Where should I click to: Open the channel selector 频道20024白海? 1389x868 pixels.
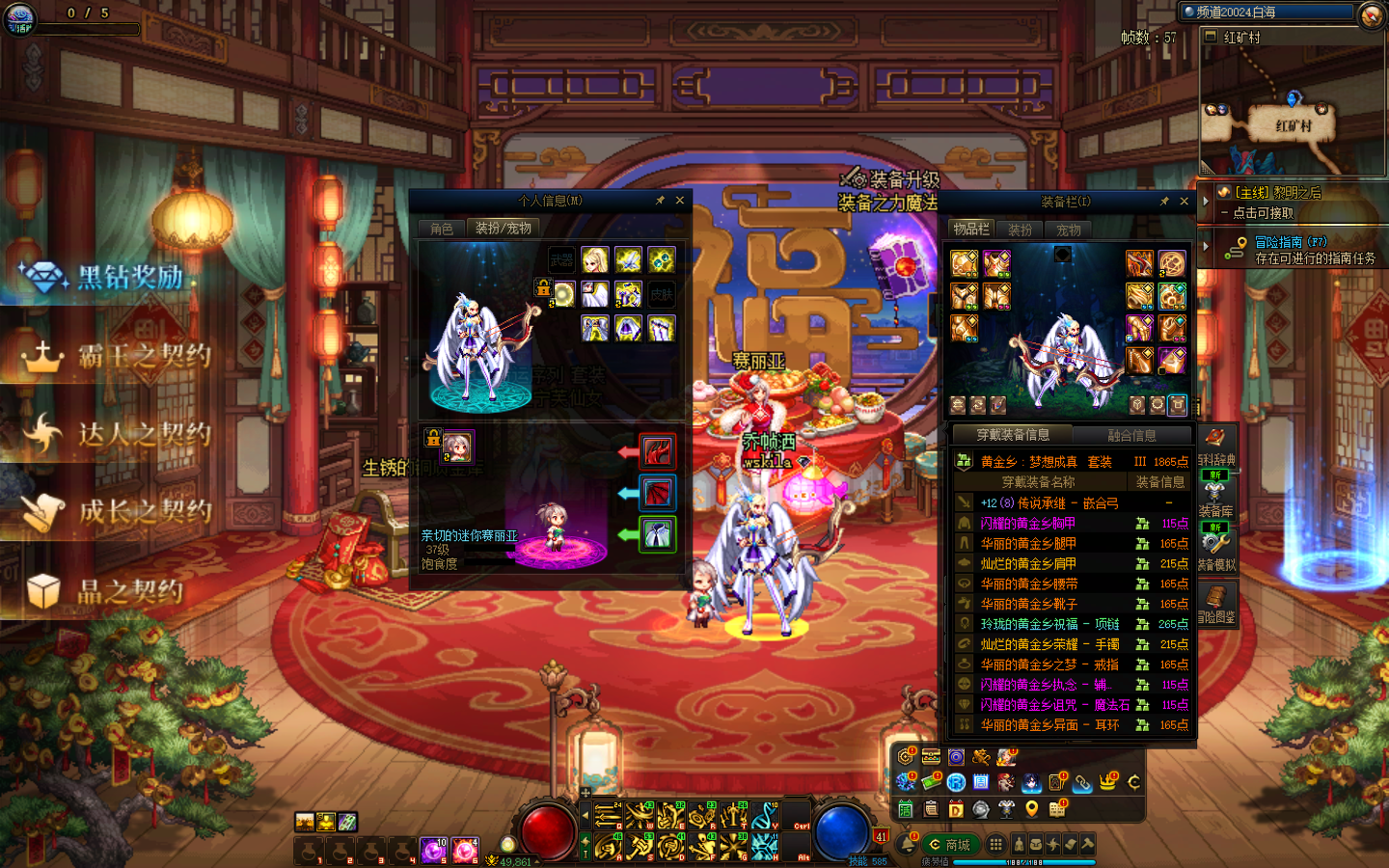click(1268, 13)
